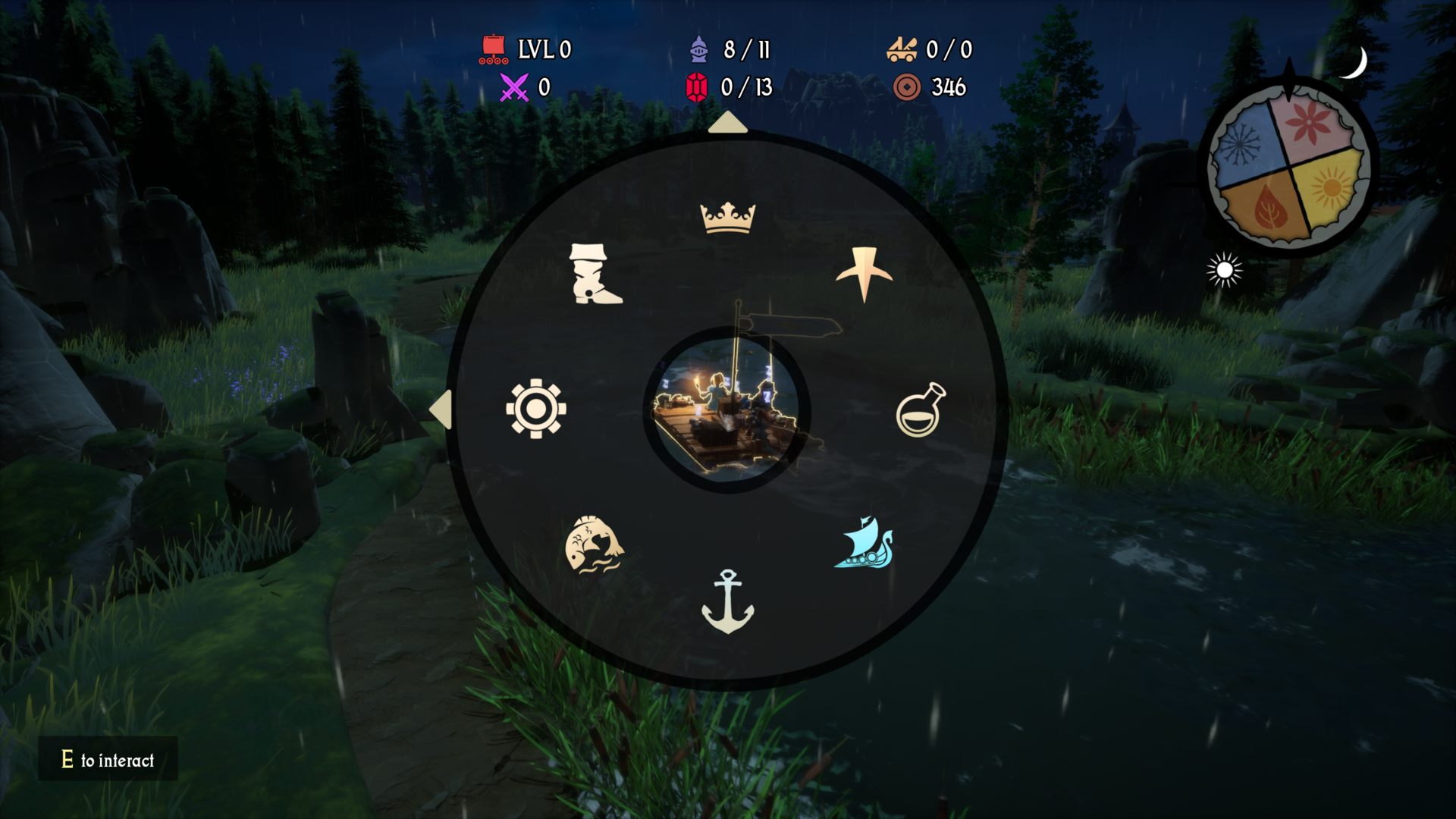Choose the boot icon on the wheel
The image size is (1456, 819).
pos(595,274)
